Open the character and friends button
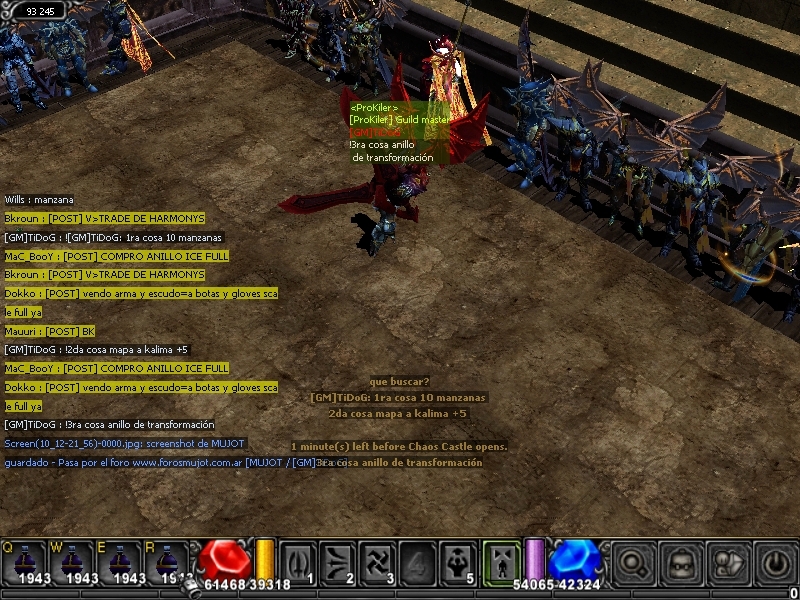The image size is (800, 600). 729,563
